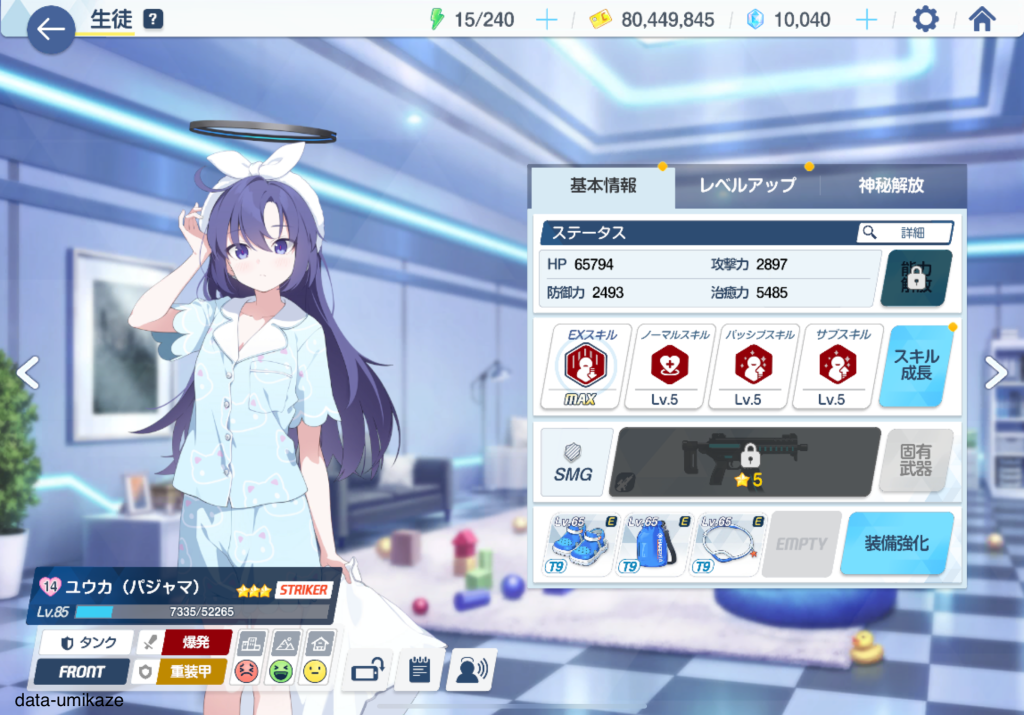This screenshot has width=1024, height=715.
Task: Return to the home lobby
Action: (982, 20)
